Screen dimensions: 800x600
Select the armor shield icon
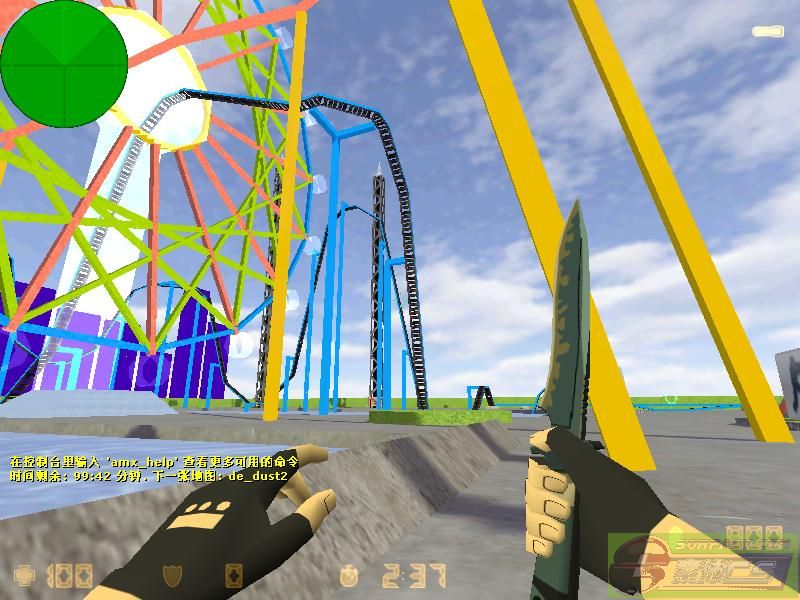coord(171,576)
